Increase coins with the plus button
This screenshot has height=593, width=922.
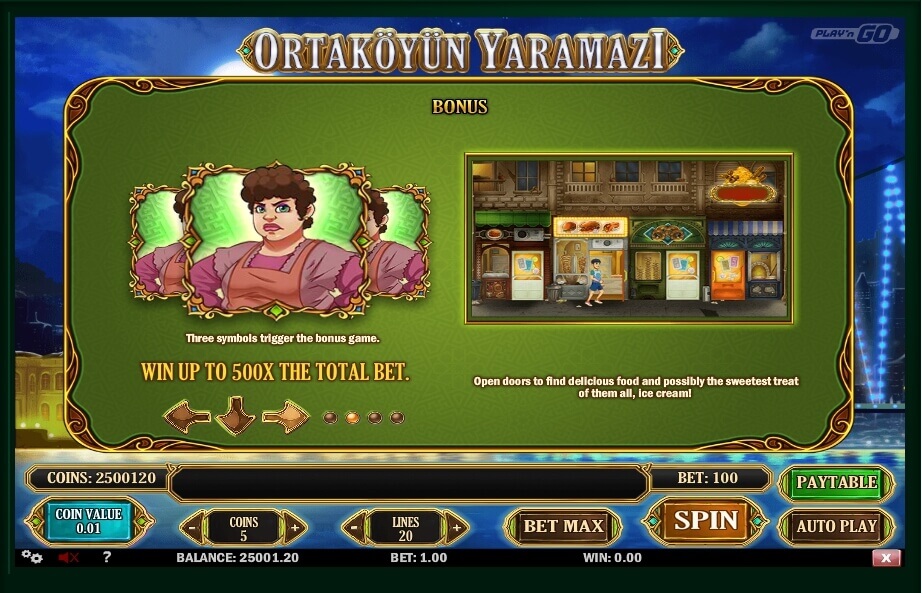[294, 526]
